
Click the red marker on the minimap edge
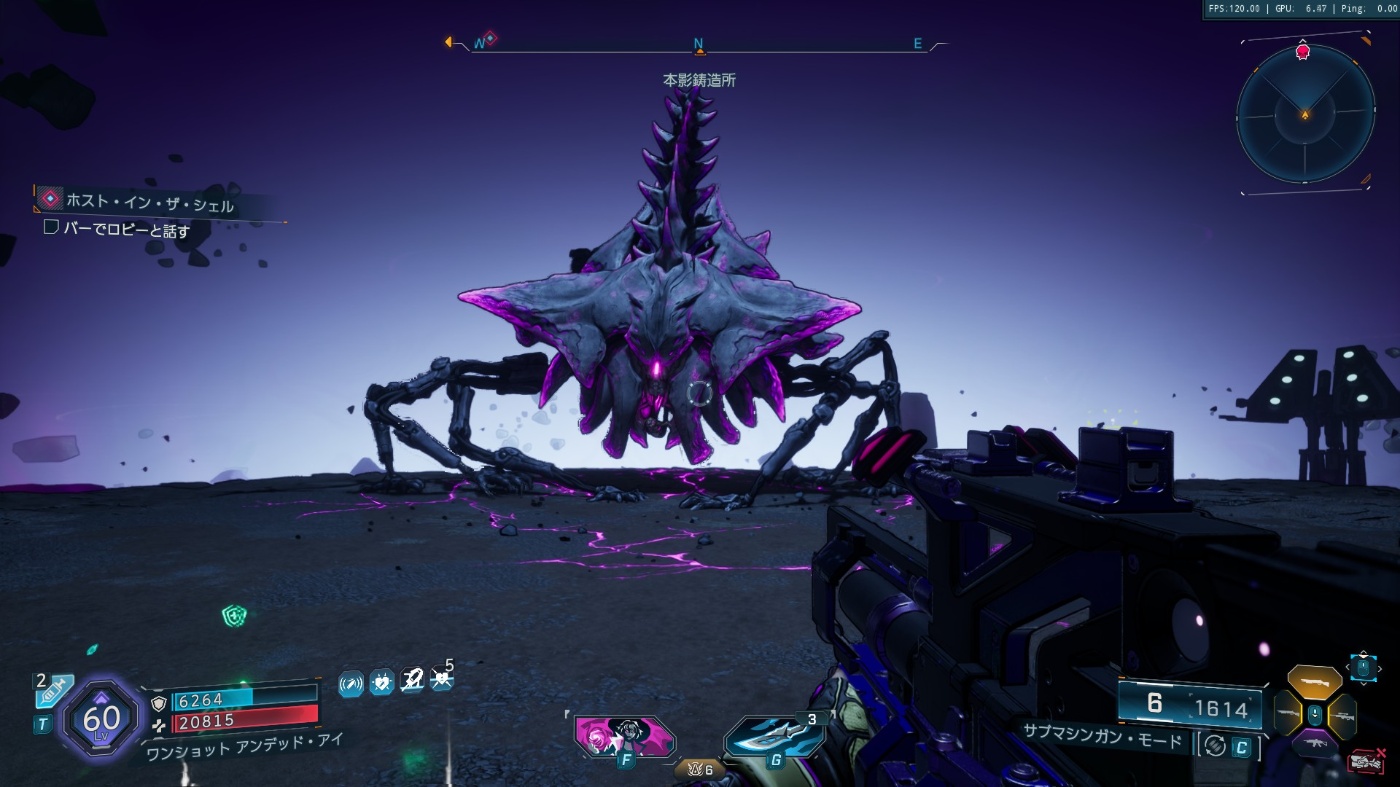tap(1302, 52)
